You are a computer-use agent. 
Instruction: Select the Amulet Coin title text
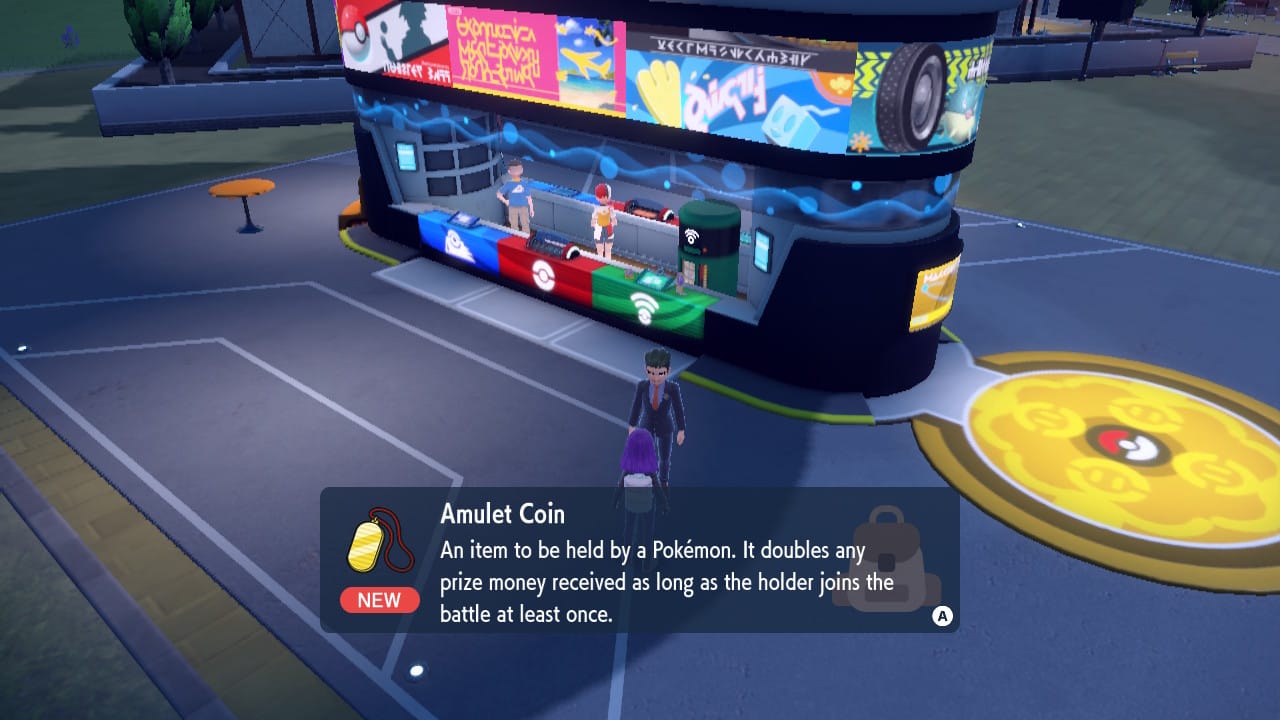504,514
